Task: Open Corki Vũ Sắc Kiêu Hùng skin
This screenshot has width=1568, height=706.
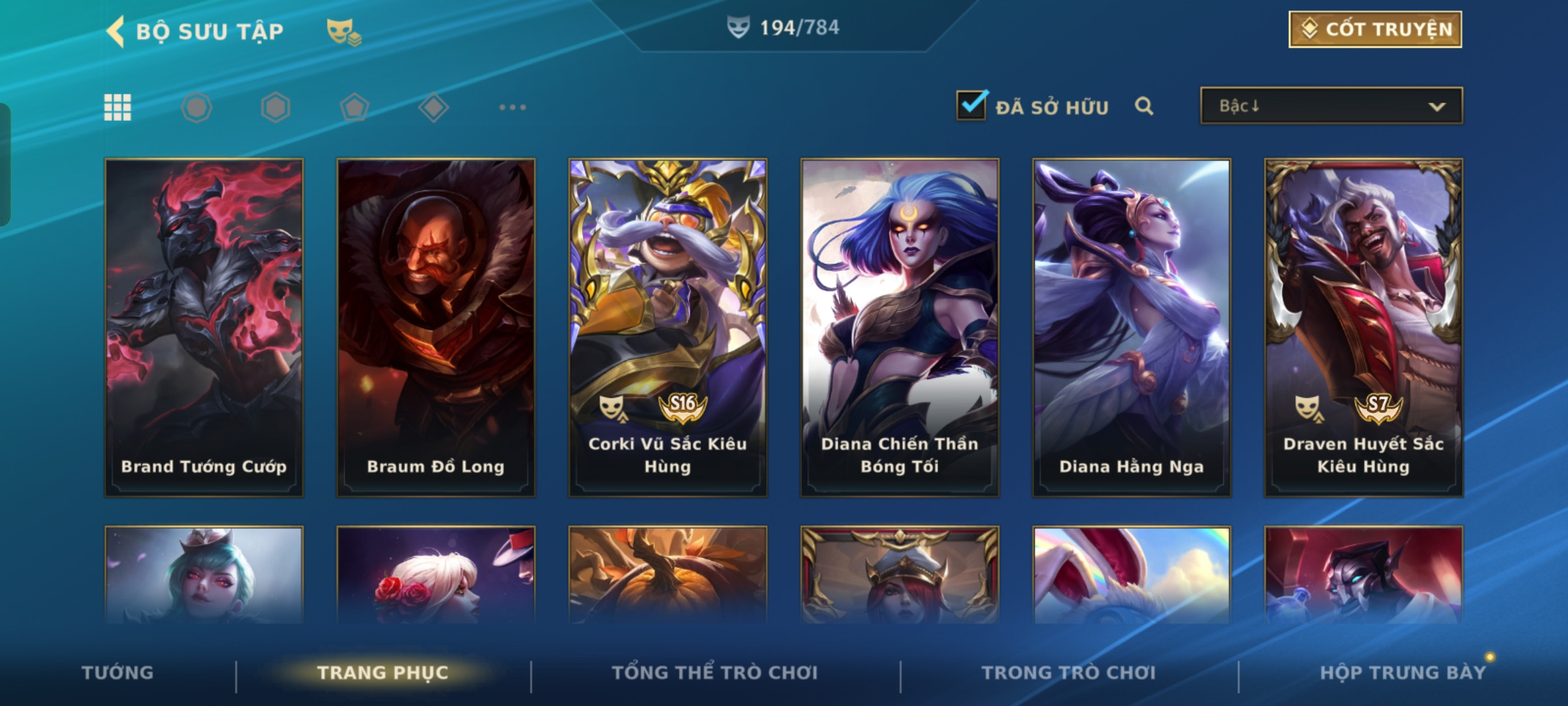Action: [x=668, y=327]
